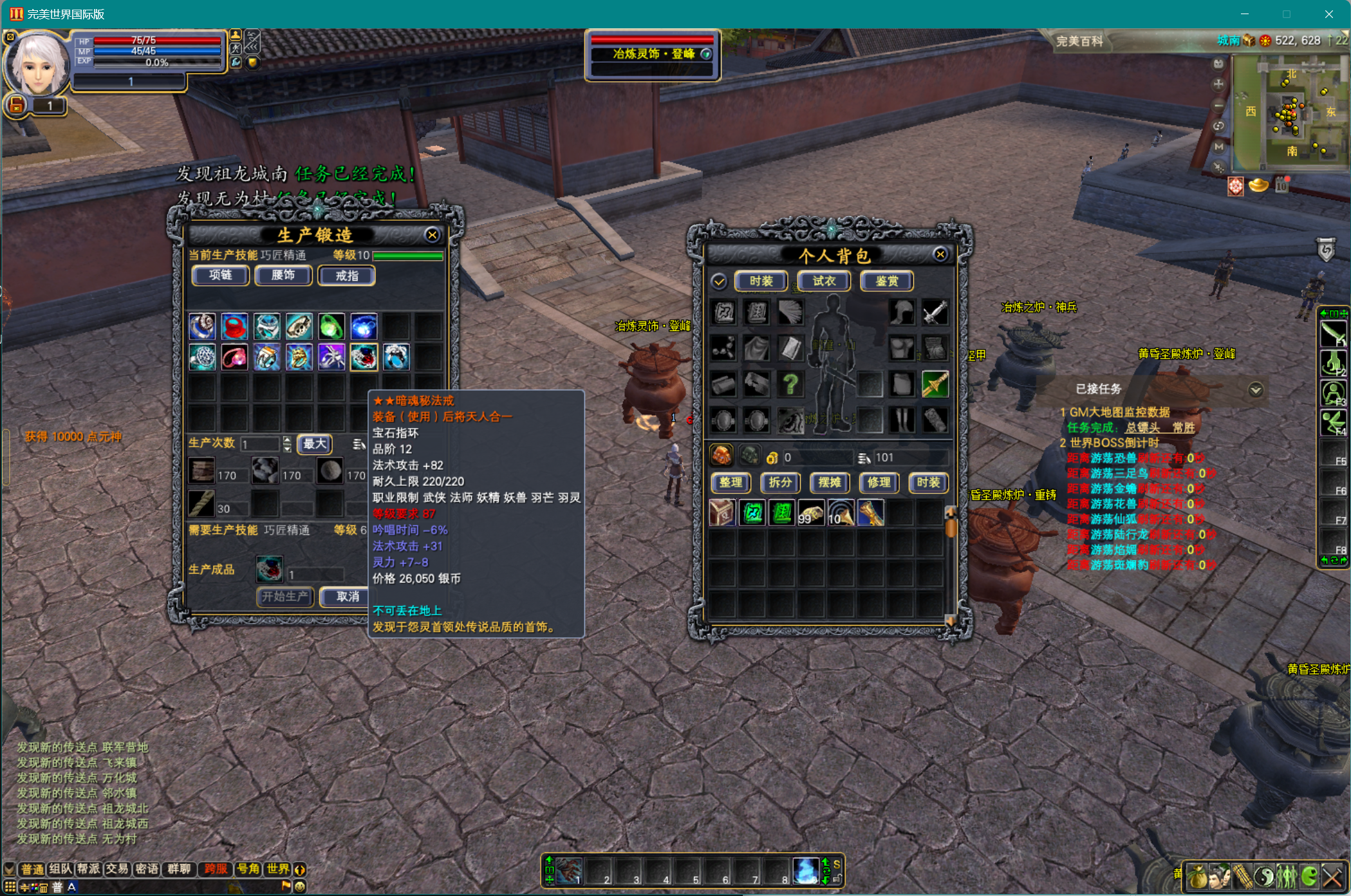Screen dimensions: 1351x896
Task: Switch to the 腰饰 belt ornament tab
Action: [283, 275]
